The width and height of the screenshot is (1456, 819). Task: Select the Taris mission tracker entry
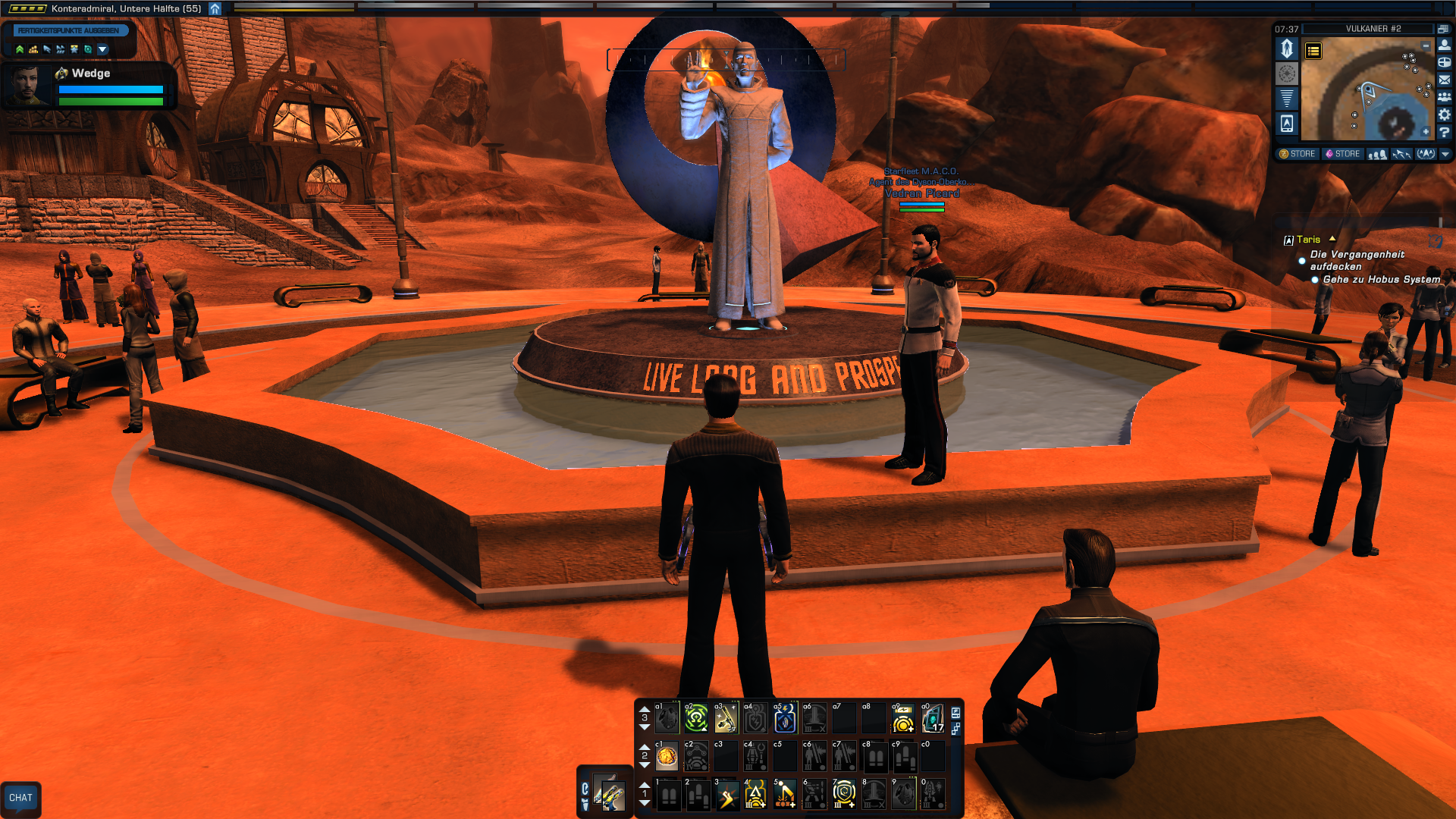(1308, 240)
